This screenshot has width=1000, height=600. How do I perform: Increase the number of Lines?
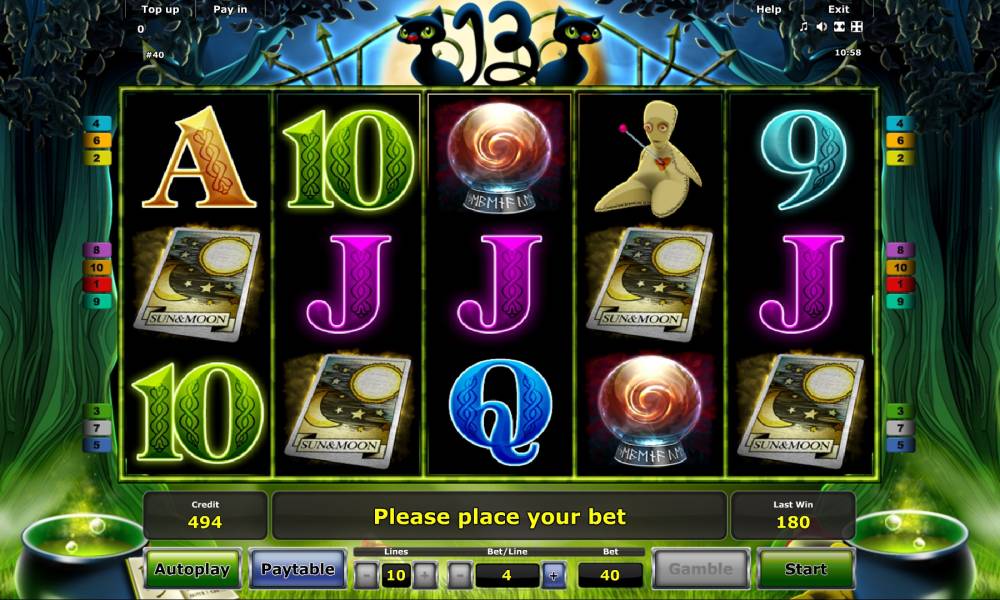[425, 575]
